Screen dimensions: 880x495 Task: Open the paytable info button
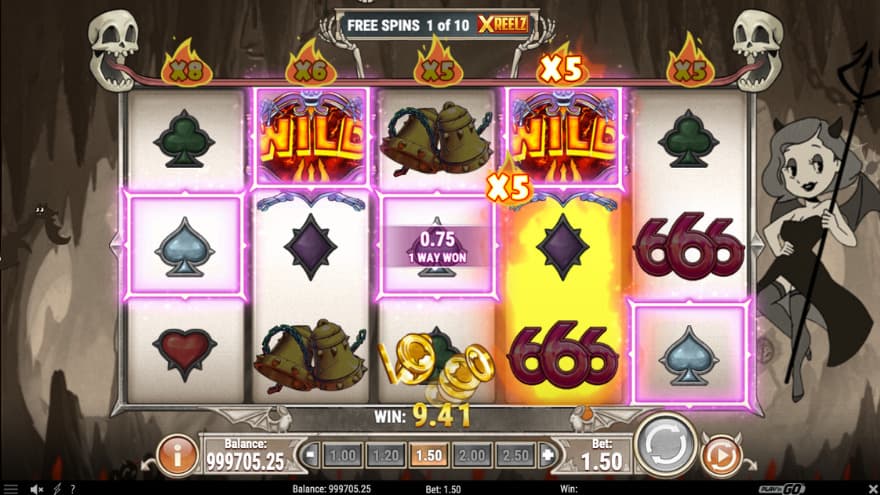(178, 455)
